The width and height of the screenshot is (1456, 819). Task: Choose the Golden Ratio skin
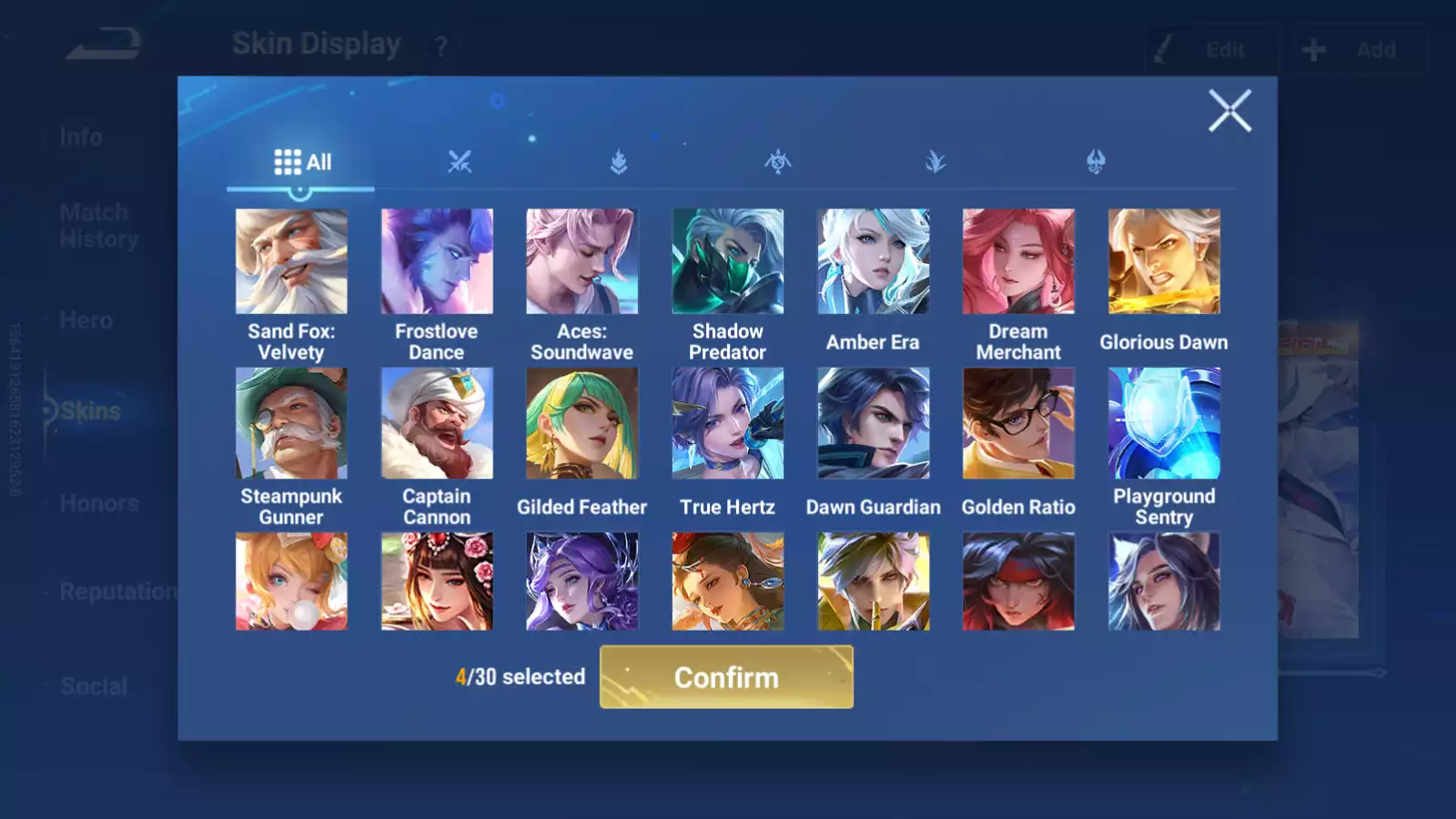1018,423
